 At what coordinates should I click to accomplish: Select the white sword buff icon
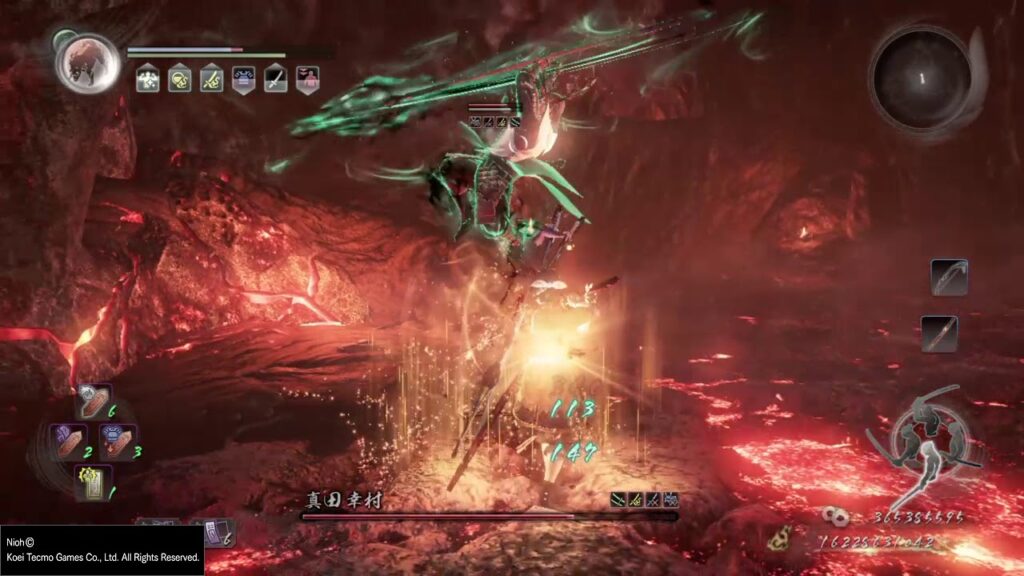pyautogui.click(x=275, y=79)
